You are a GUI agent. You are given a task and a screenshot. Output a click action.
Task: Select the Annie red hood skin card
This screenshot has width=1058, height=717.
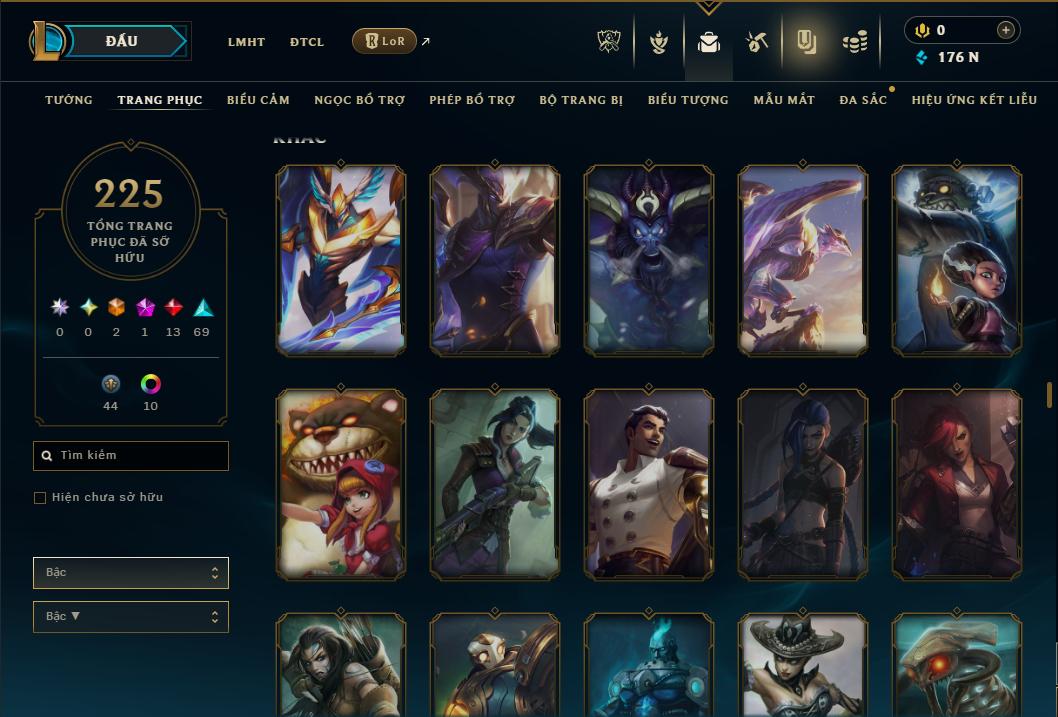[x=341, y=485]
